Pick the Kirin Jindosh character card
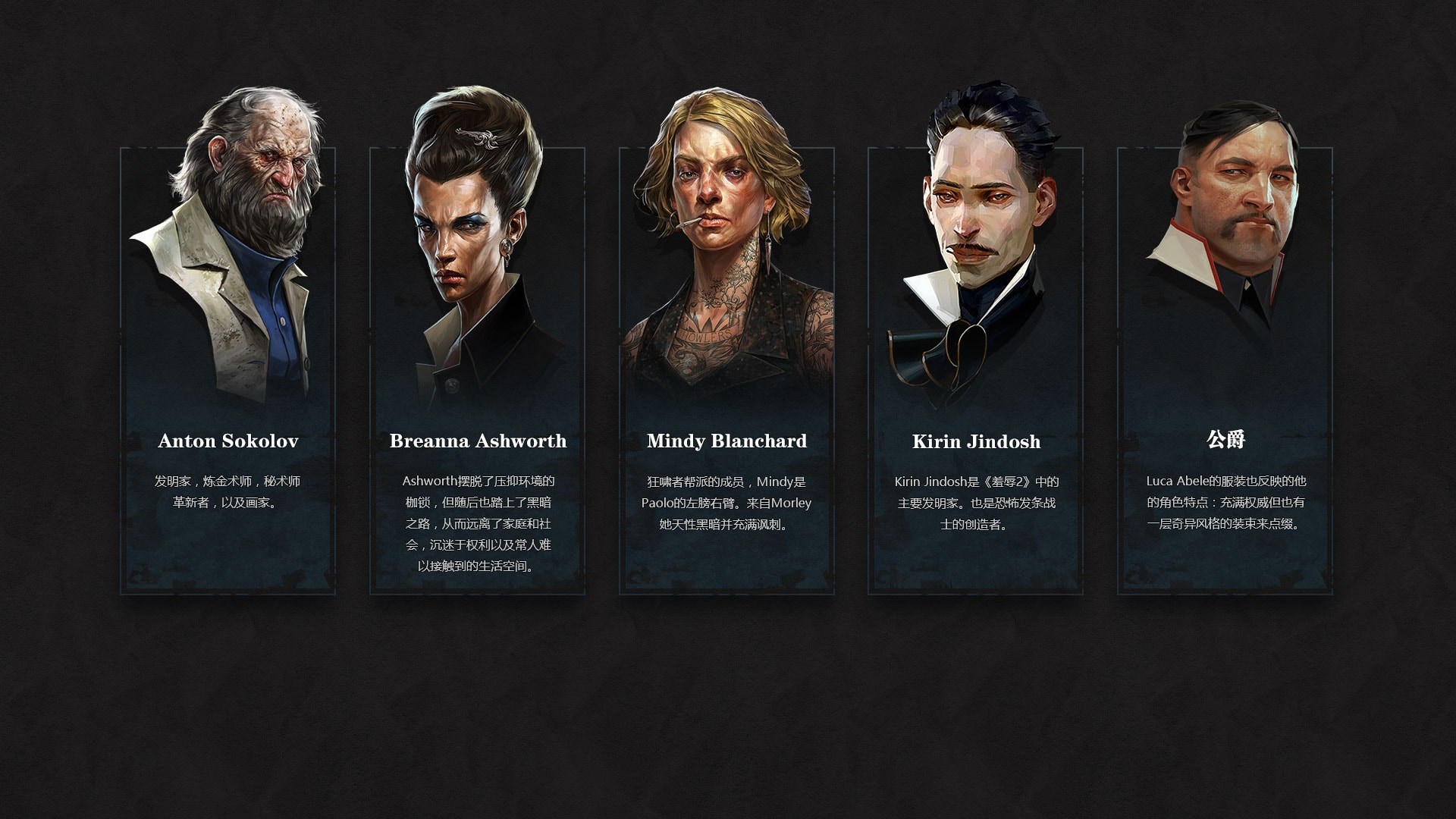The height and width of the screenshot is (819, 1456). [x=975, y=372]
